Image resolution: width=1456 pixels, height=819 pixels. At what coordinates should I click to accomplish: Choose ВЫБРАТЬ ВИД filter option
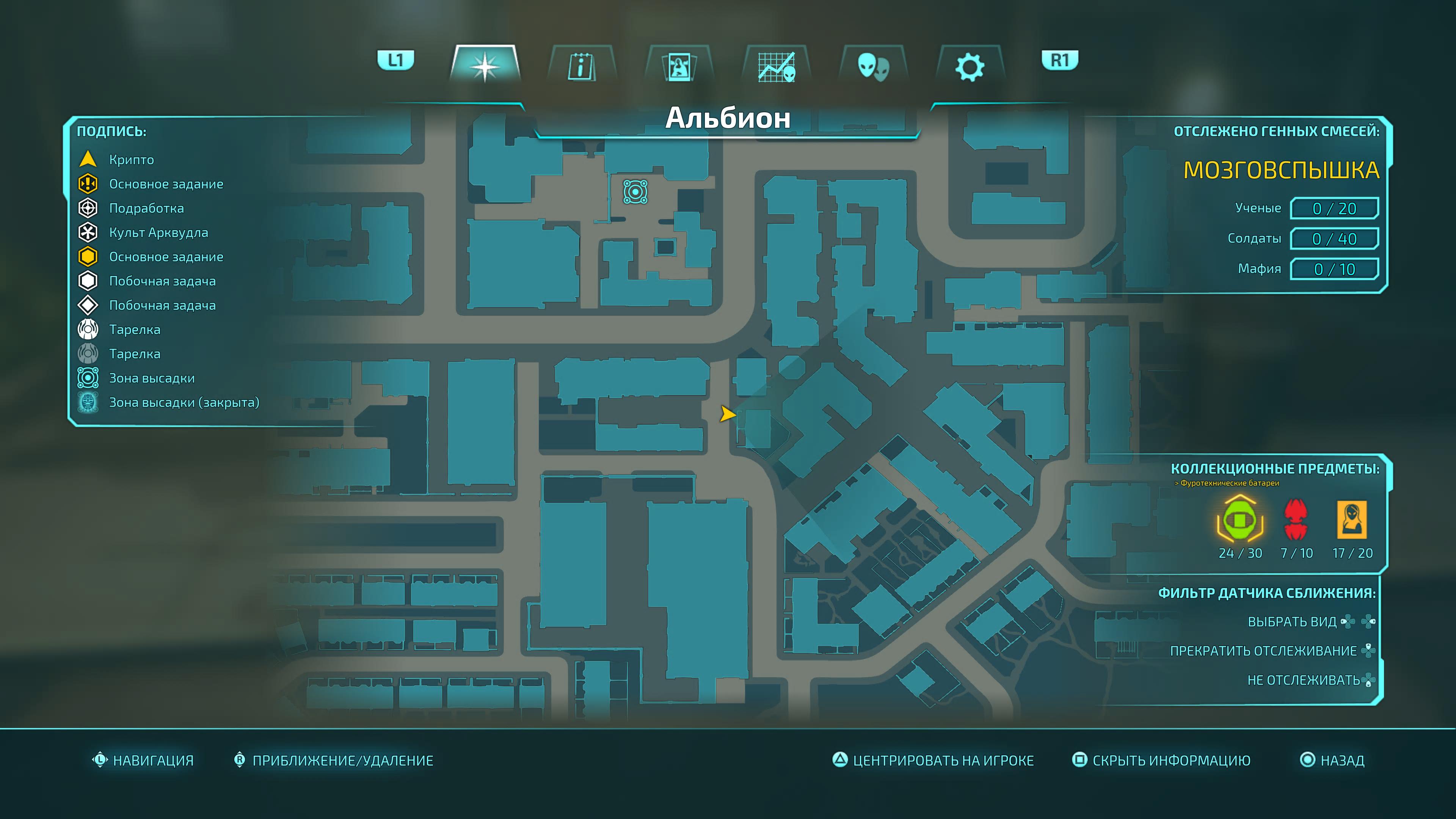coord(1292,622)
